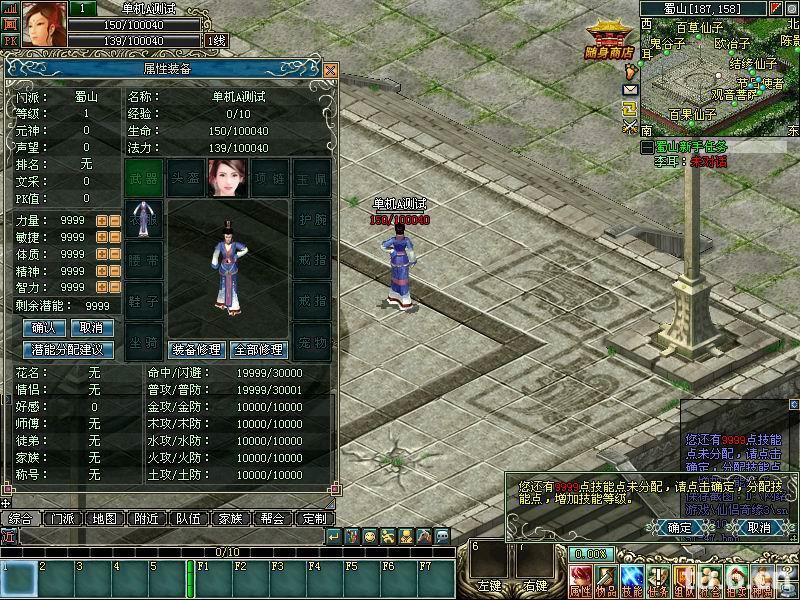Confirm skill point dialog with 确定
The width and height of the screenshot is (800, 600).
(x=679, y=527)
